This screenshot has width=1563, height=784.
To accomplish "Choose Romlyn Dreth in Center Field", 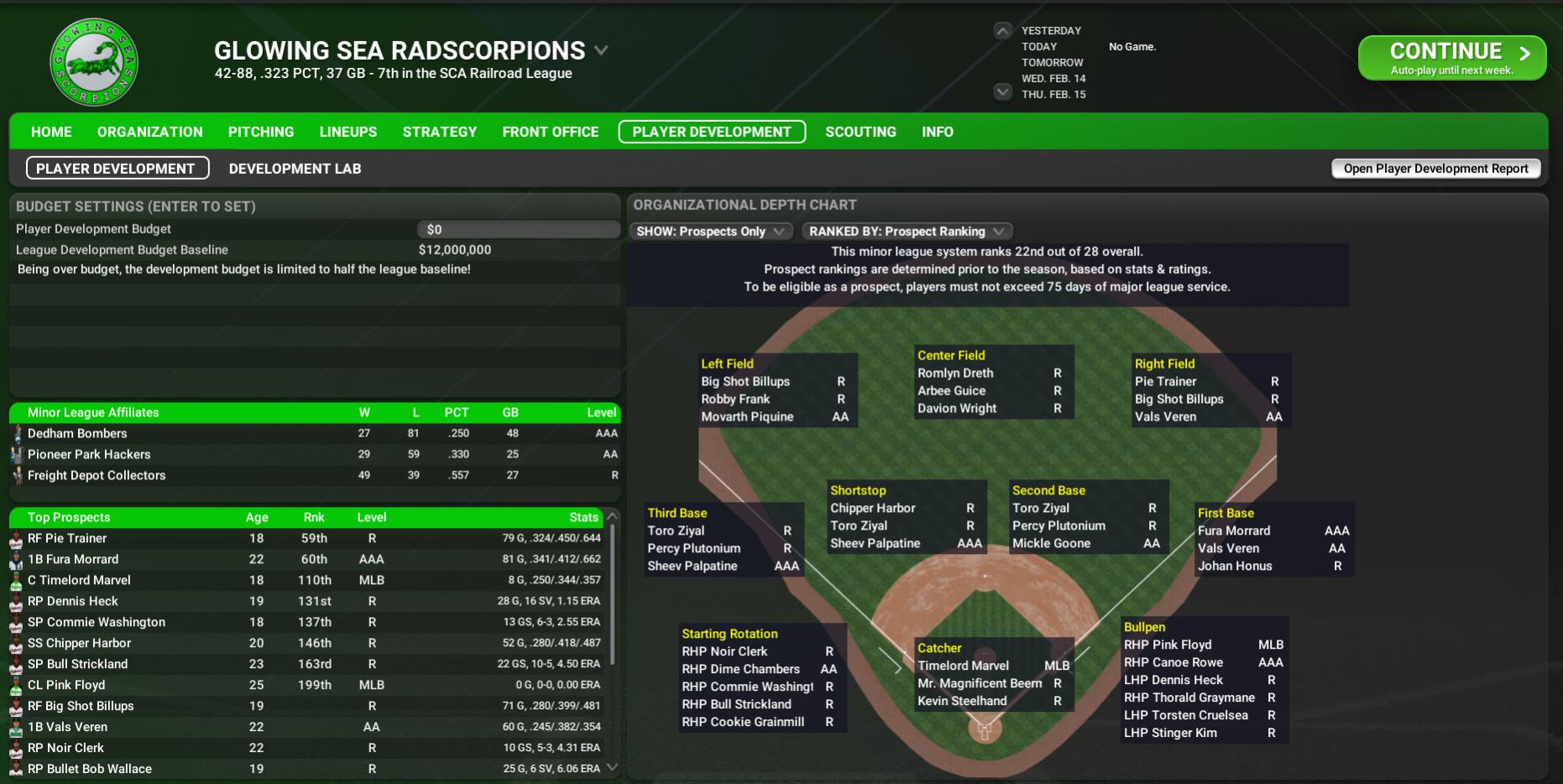I will point(955,373).
